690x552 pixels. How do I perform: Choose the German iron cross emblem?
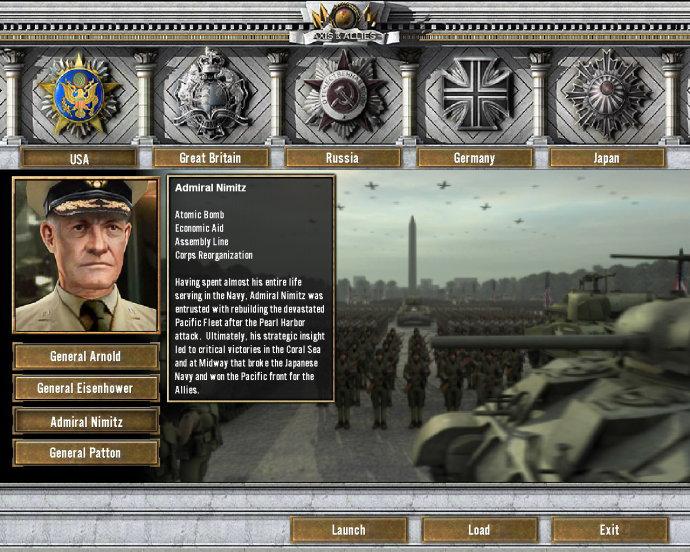tap(476, 95)
